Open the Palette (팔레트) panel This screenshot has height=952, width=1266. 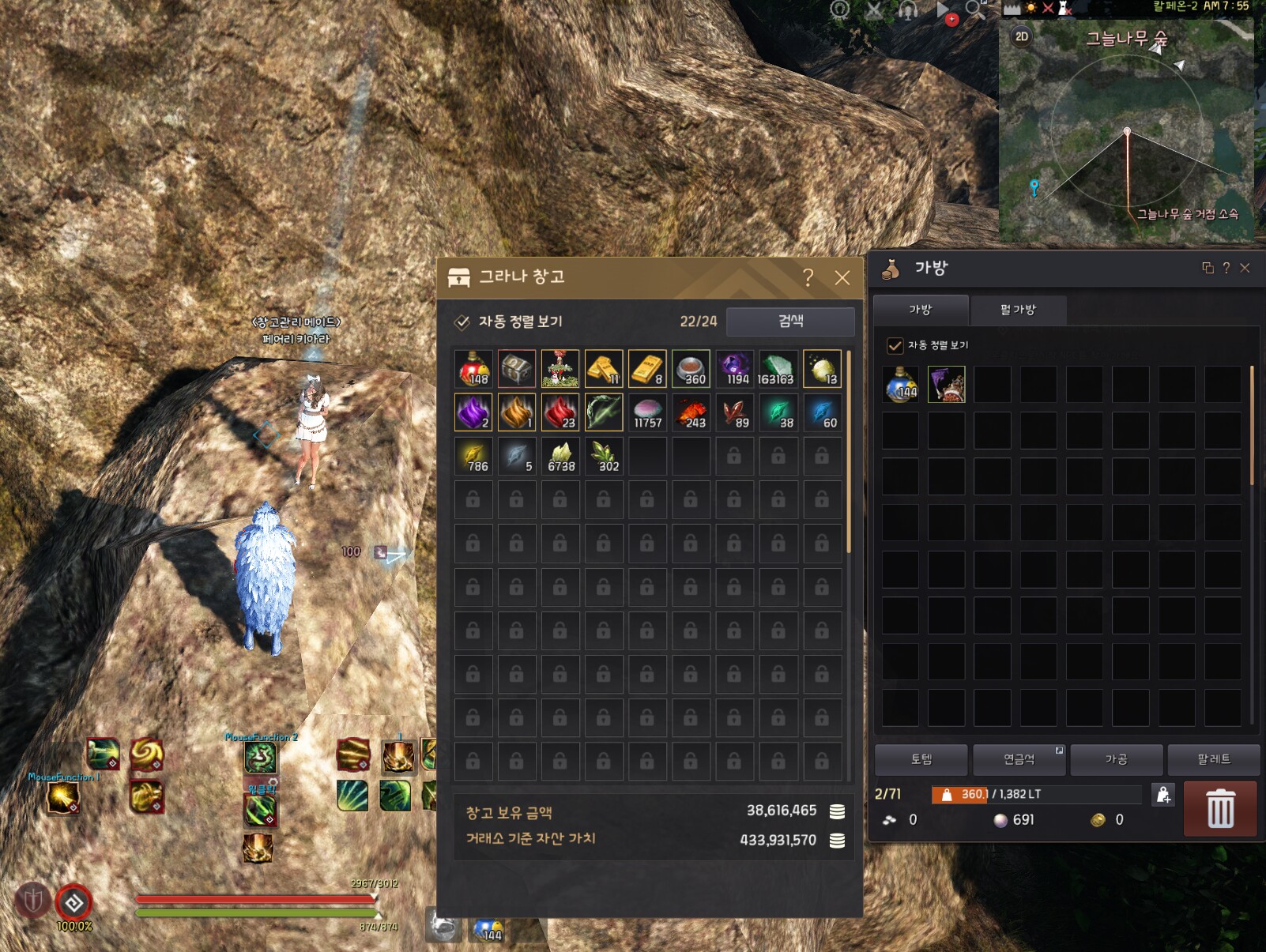pos(1215,759)
